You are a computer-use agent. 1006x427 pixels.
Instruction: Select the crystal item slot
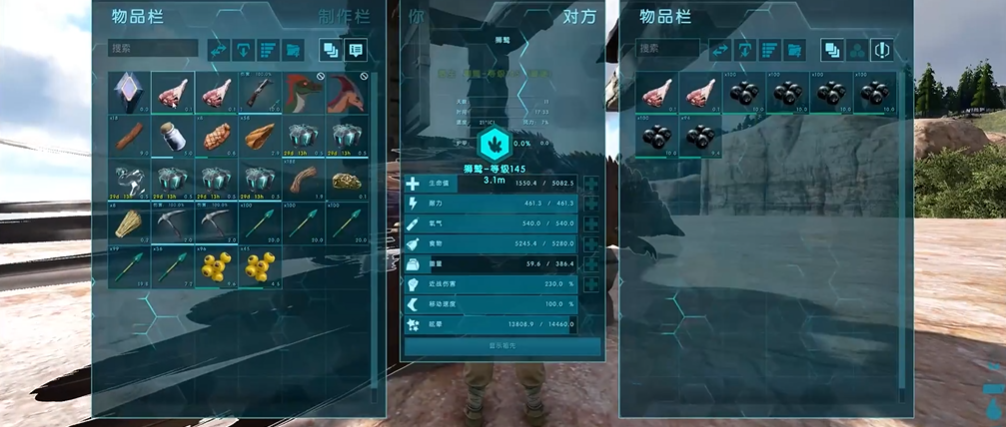129,91
